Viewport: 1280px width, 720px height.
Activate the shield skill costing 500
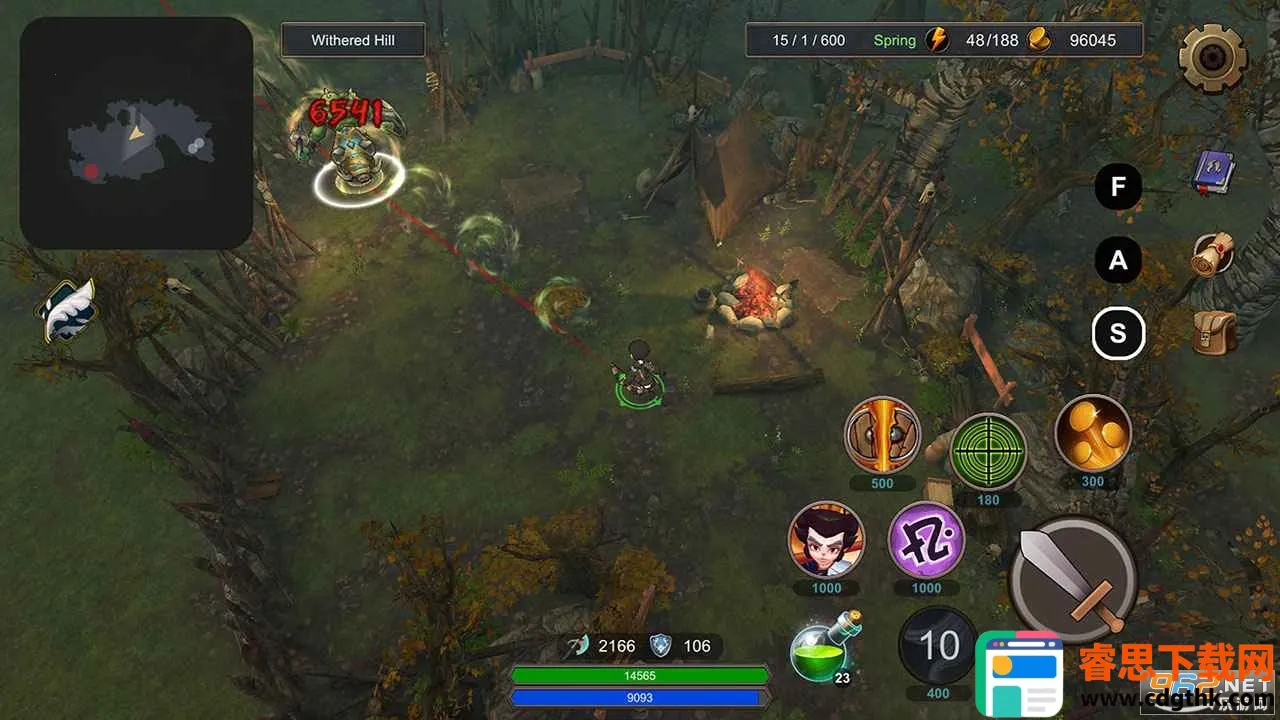[882, 435]
